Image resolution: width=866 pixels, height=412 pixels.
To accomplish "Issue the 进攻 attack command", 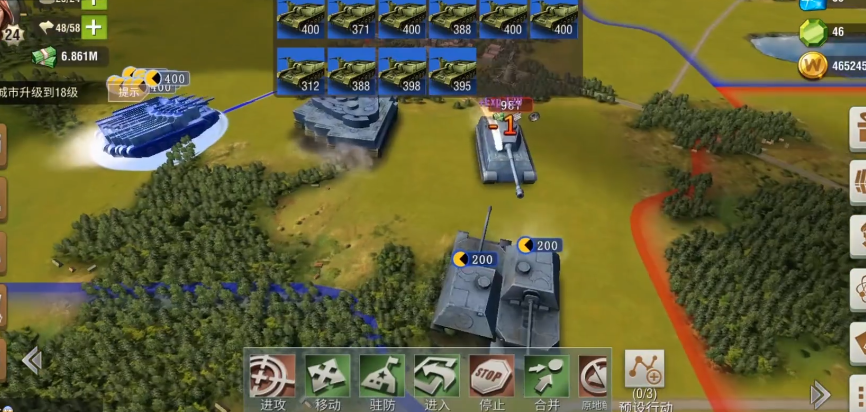I will click(270, 378).
